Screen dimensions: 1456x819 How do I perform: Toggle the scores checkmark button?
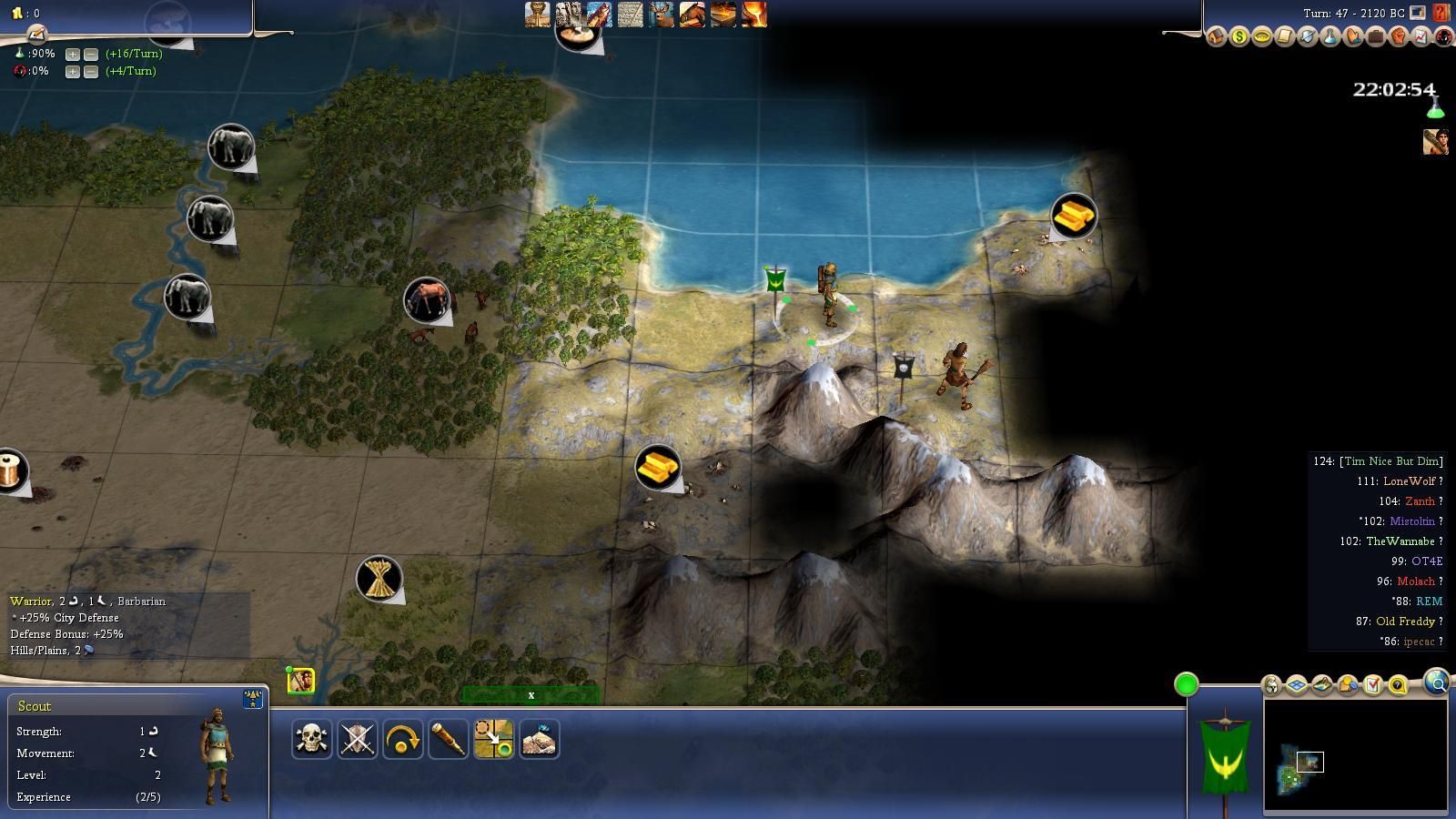click(1373, 684)
